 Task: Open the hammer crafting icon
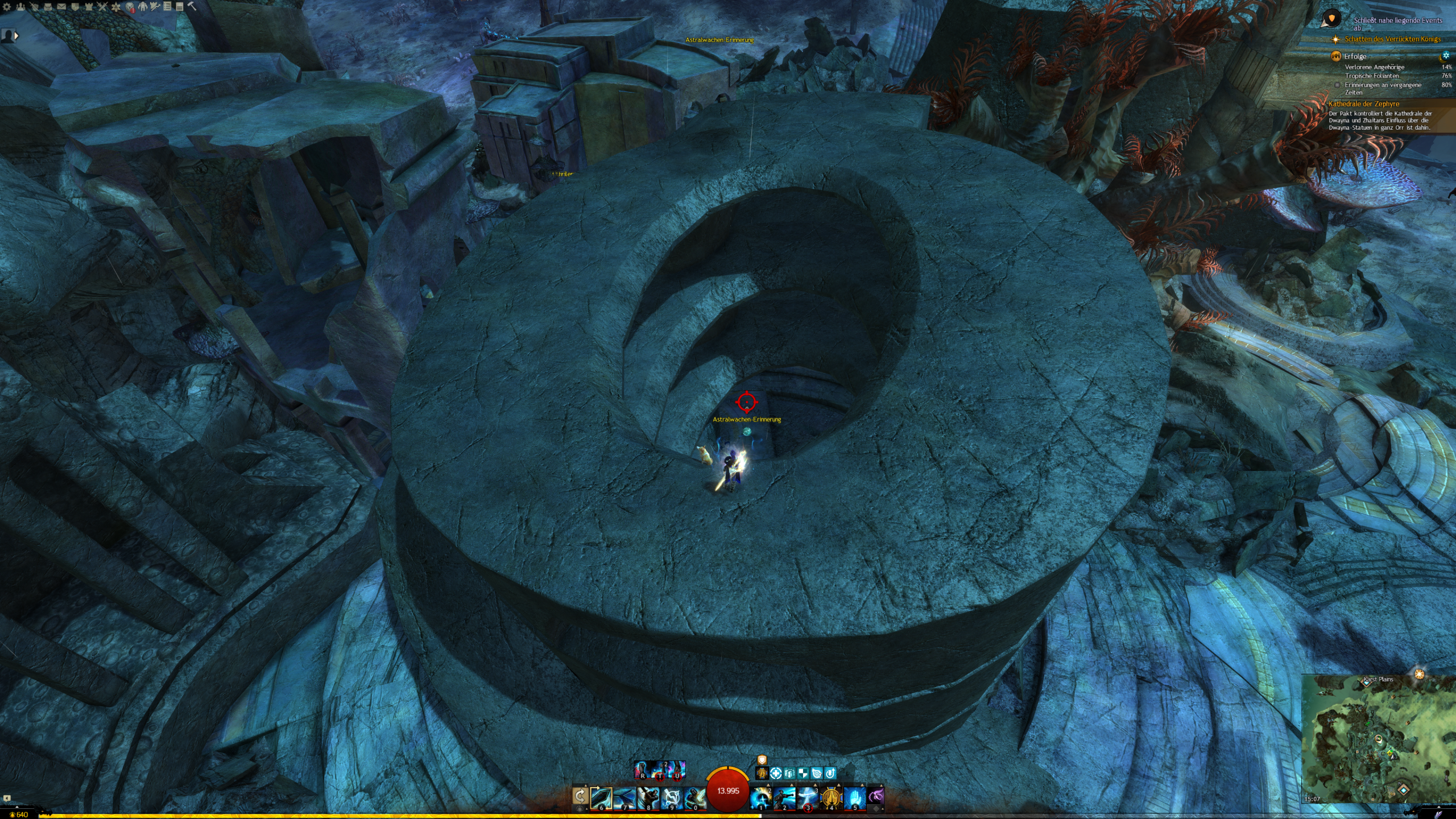point(192,6)
